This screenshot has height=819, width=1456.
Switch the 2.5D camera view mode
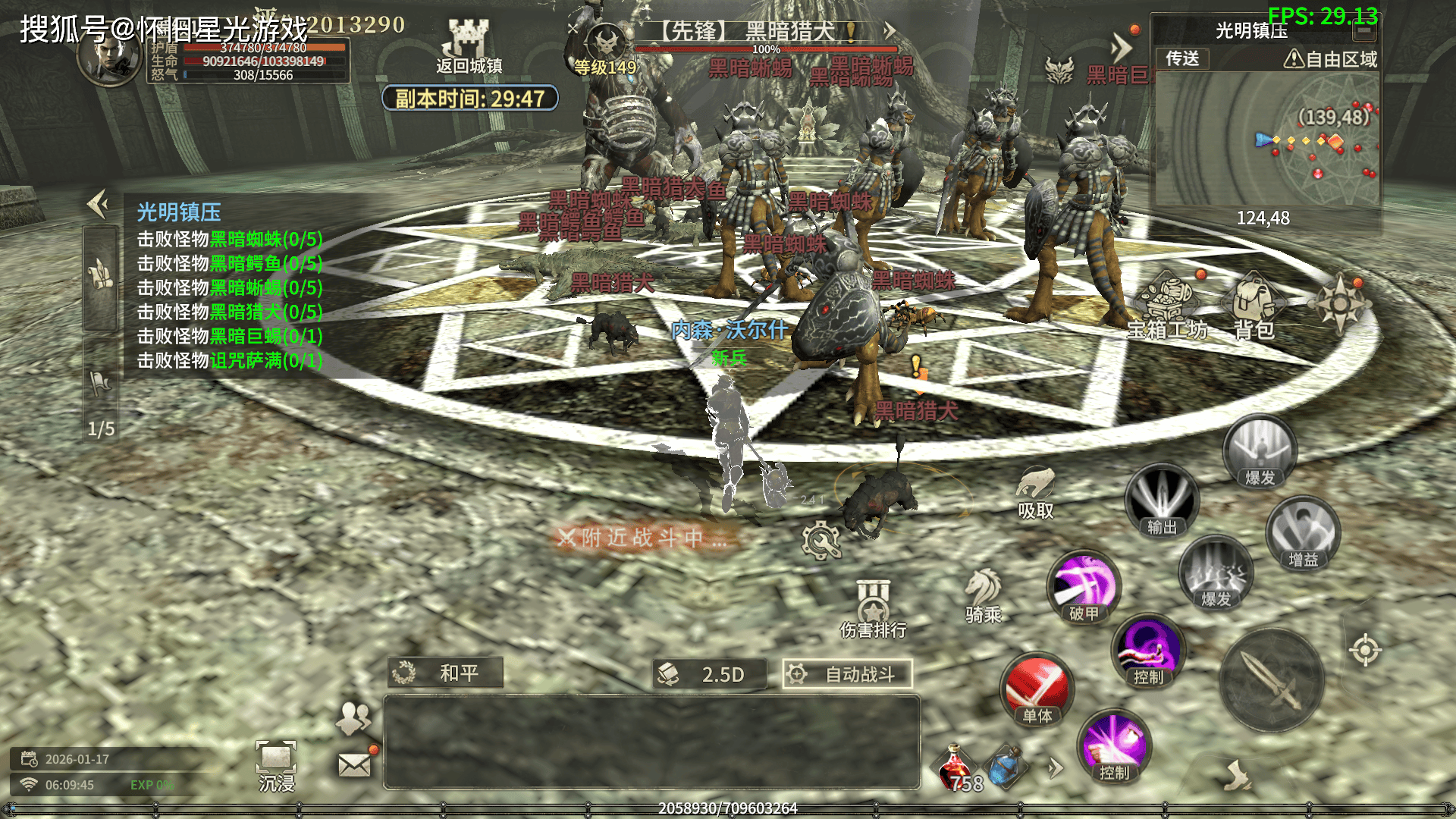(709, 674)
